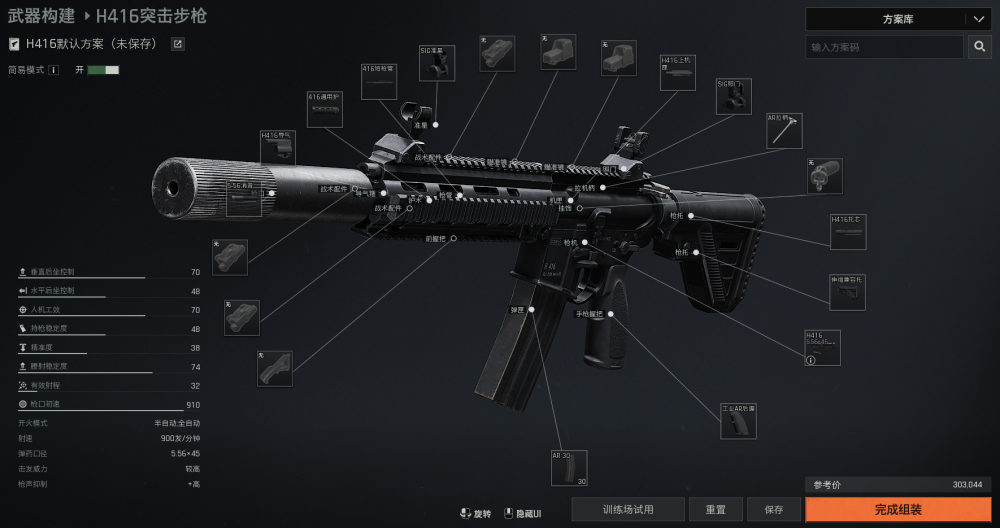This screenshot has width=1000, height=528.
Task: Open the share icon beside the scheme name
Action: click(178, 44)
